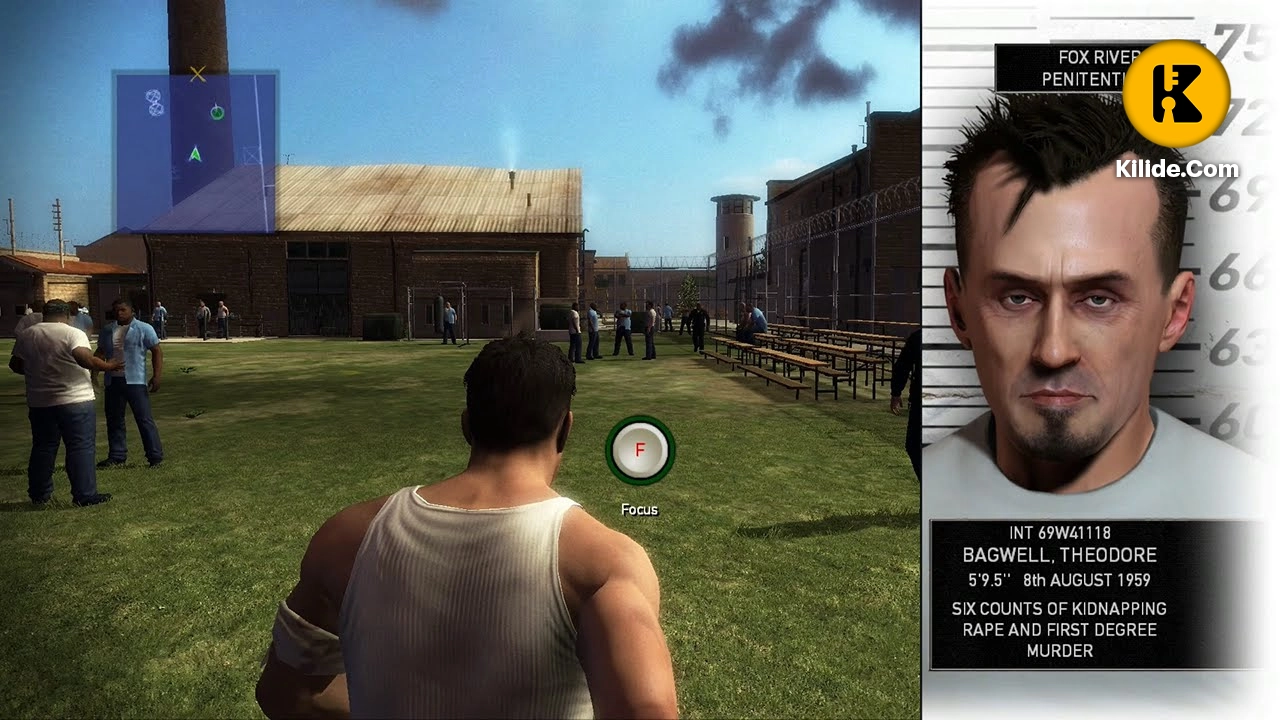Click the yellow X objective marker on minimap
The image size is (1280, 720).
(x=197, y=74)
